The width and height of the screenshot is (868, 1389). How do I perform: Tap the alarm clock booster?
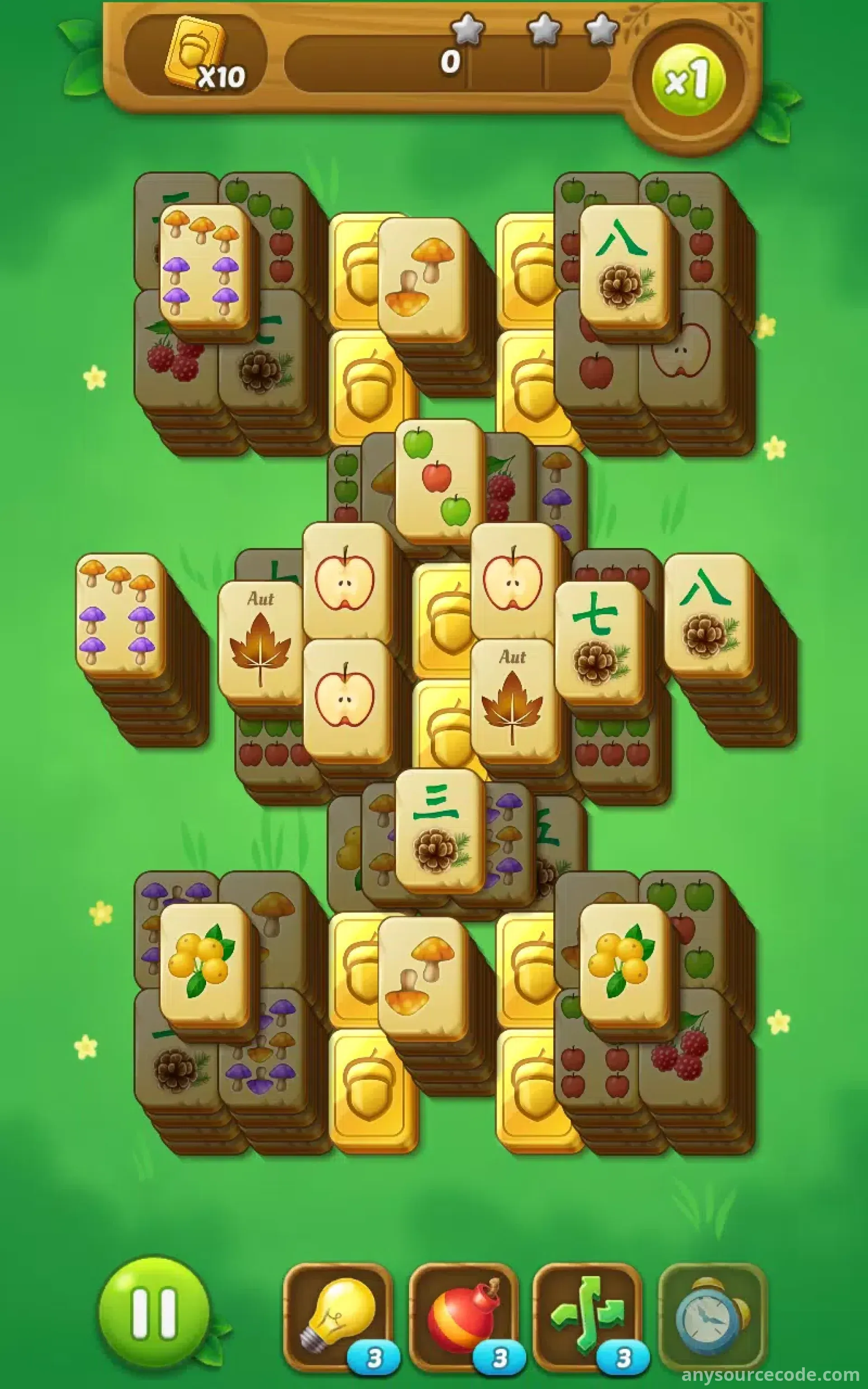[712, 1316]
